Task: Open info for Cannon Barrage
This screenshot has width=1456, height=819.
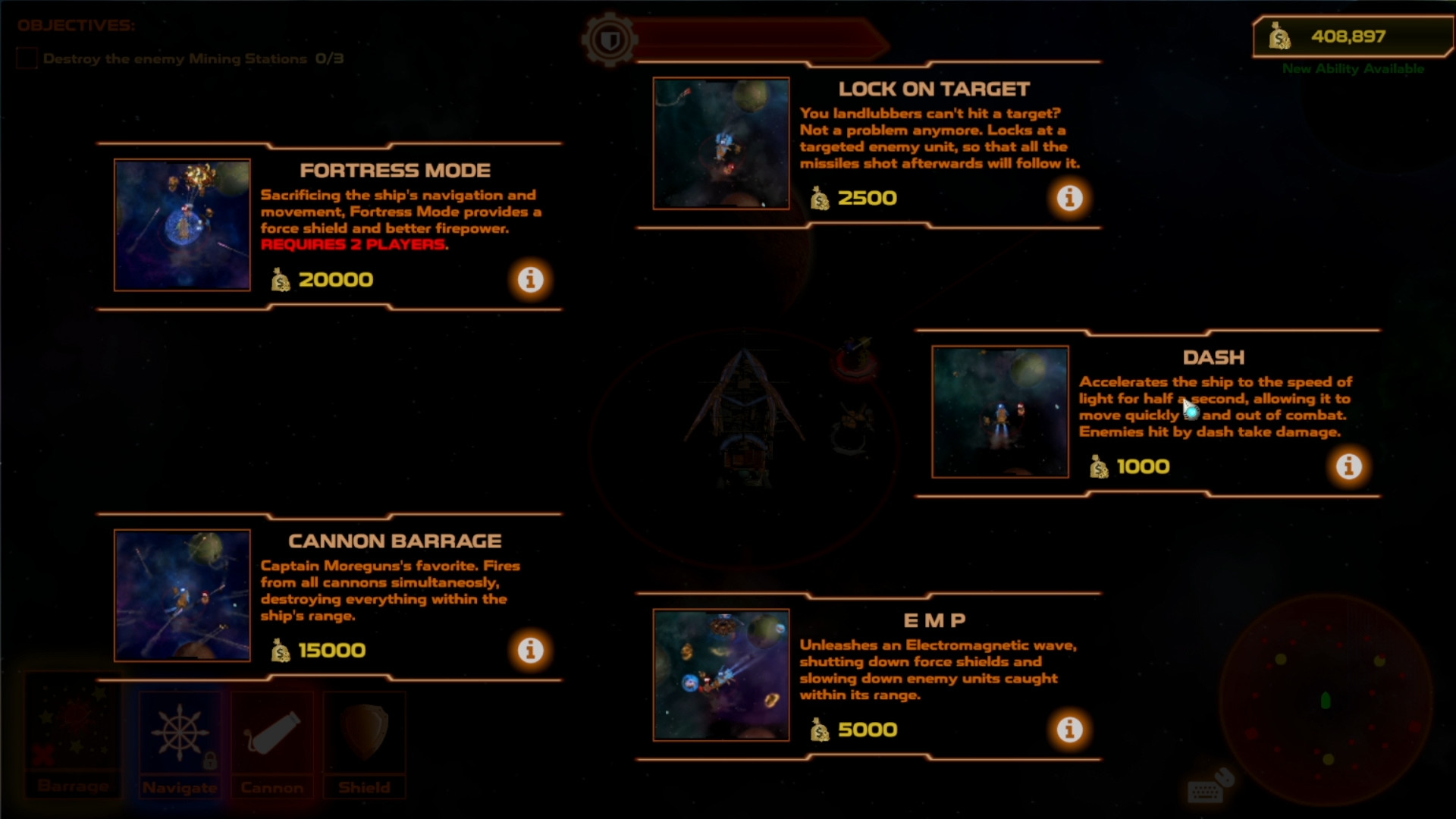Action: point(530,650)
